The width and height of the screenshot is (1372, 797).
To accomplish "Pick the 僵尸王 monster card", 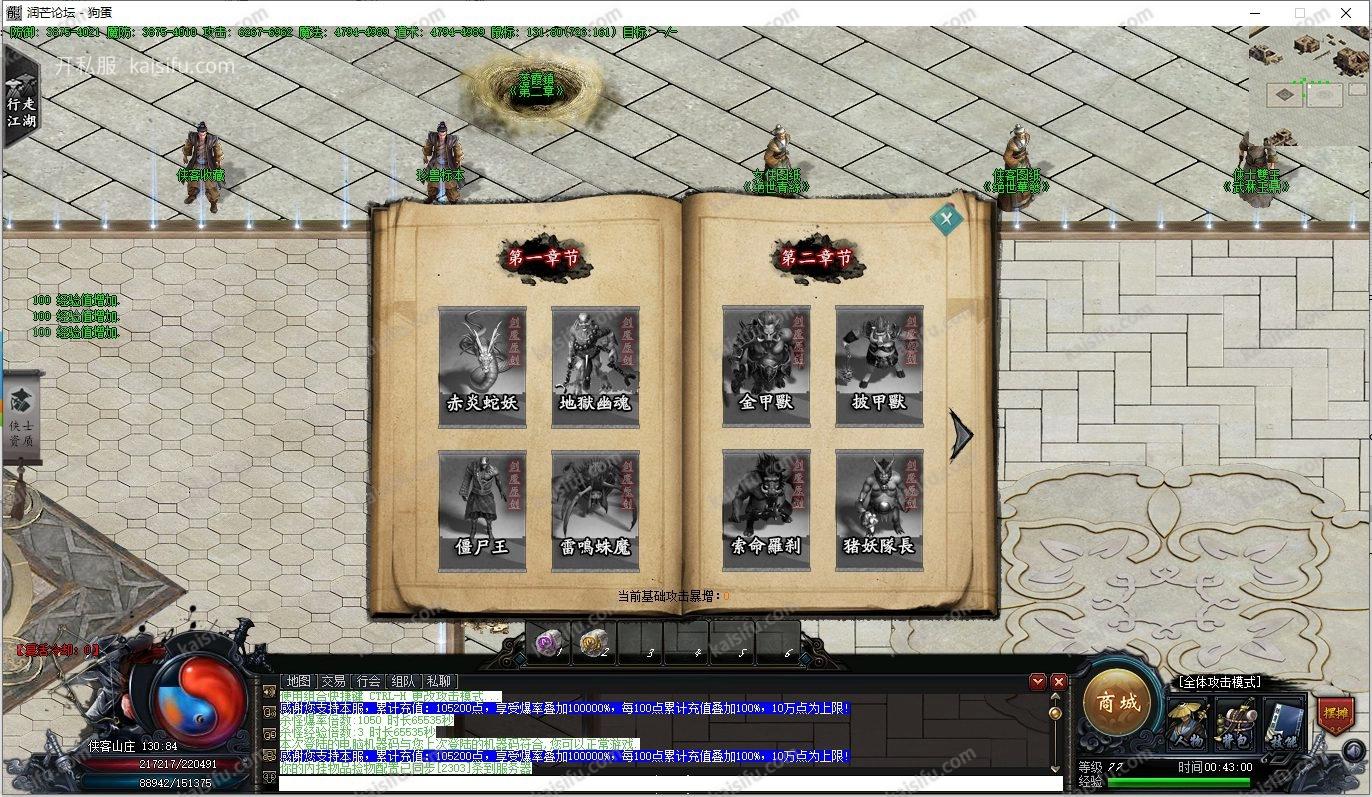I will (x=482, y=510).
